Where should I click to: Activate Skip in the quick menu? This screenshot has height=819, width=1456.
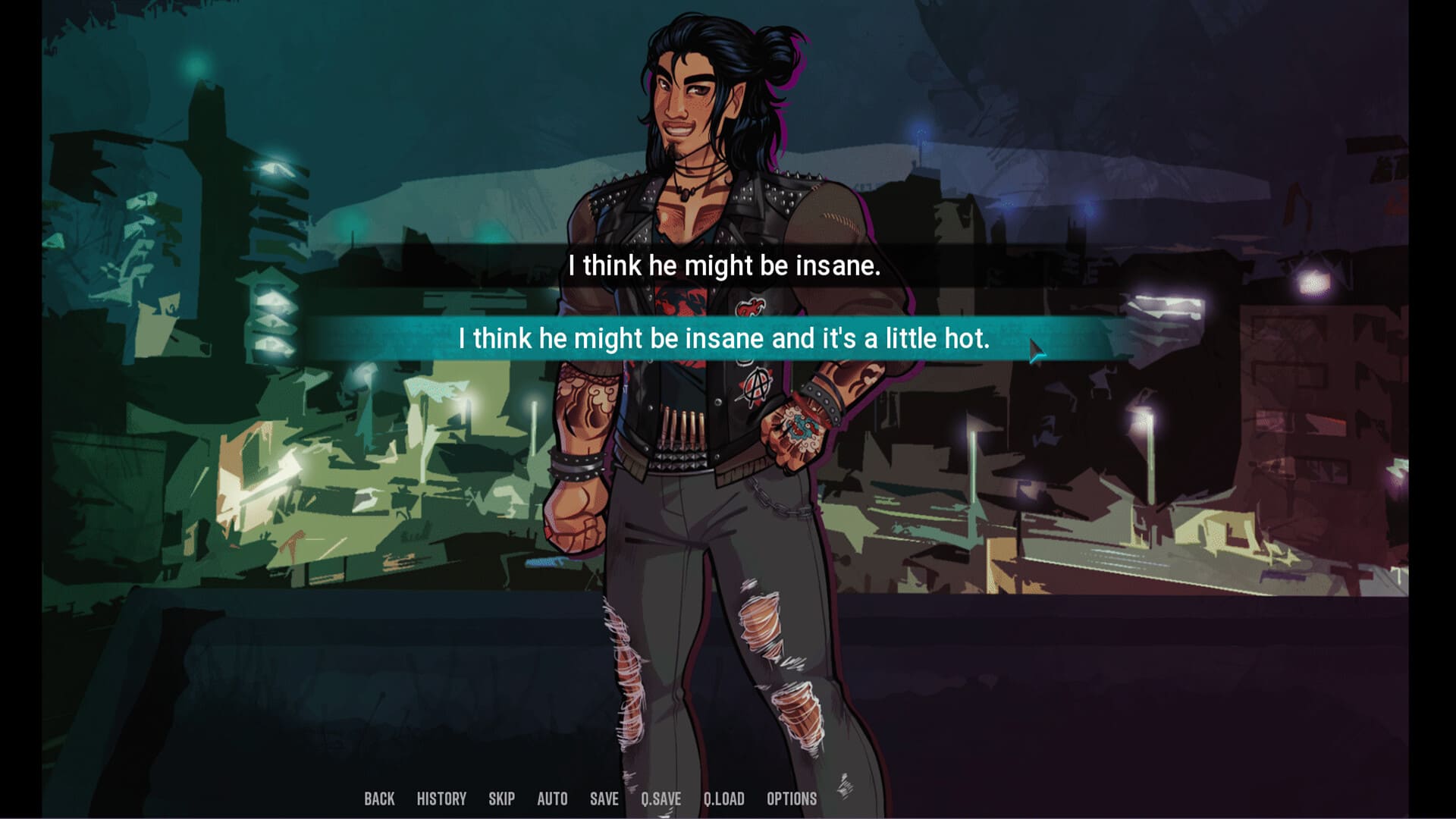(x=501, y=799)
